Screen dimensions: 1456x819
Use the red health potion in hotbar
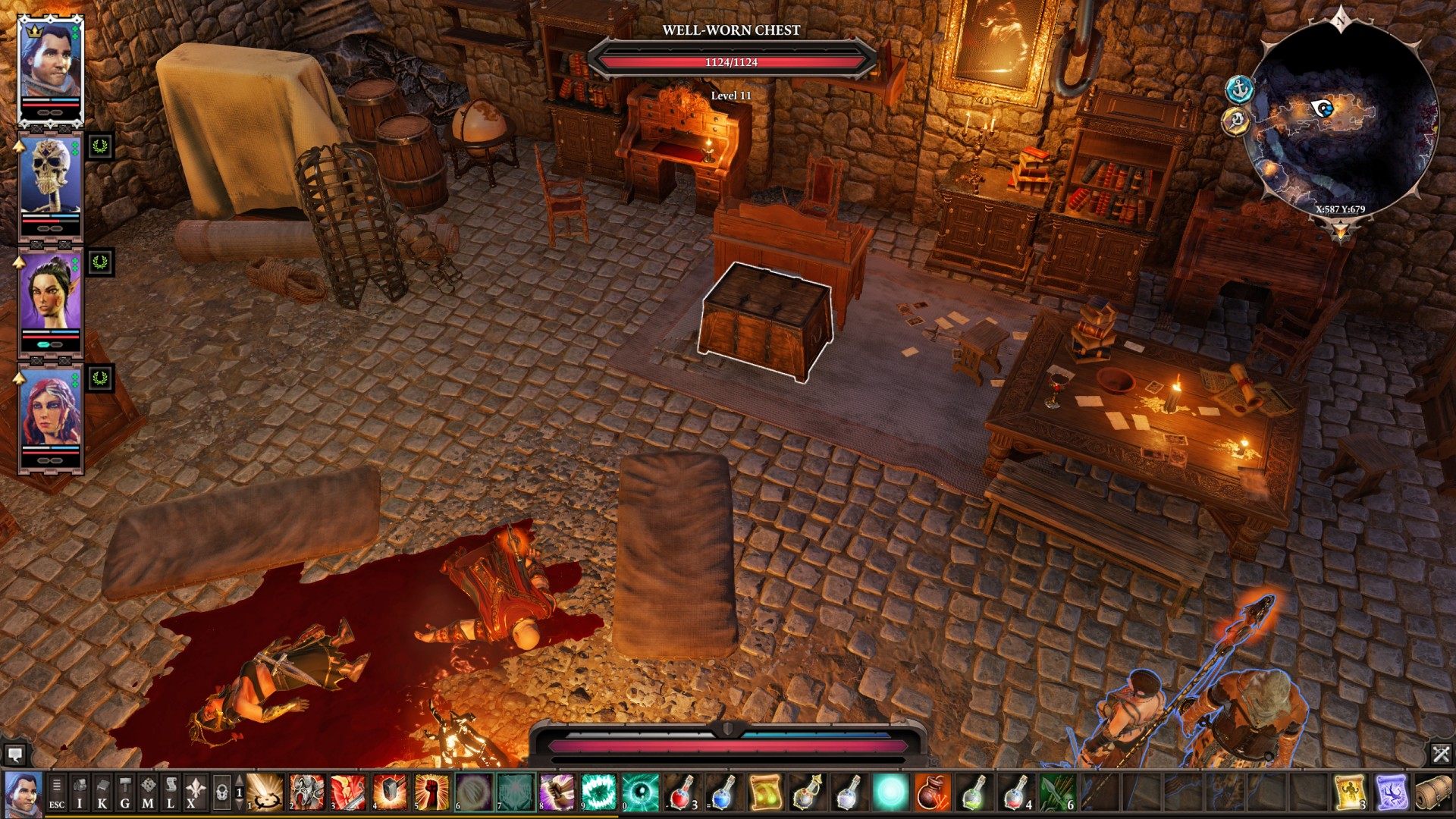pos(682,792)
